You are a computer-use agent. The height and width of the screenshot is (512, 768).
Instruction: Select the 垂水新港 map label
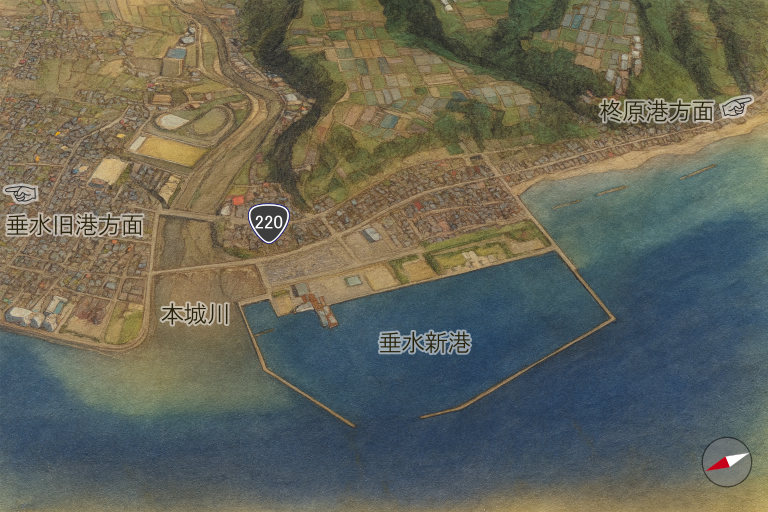(x=424, y=343)
